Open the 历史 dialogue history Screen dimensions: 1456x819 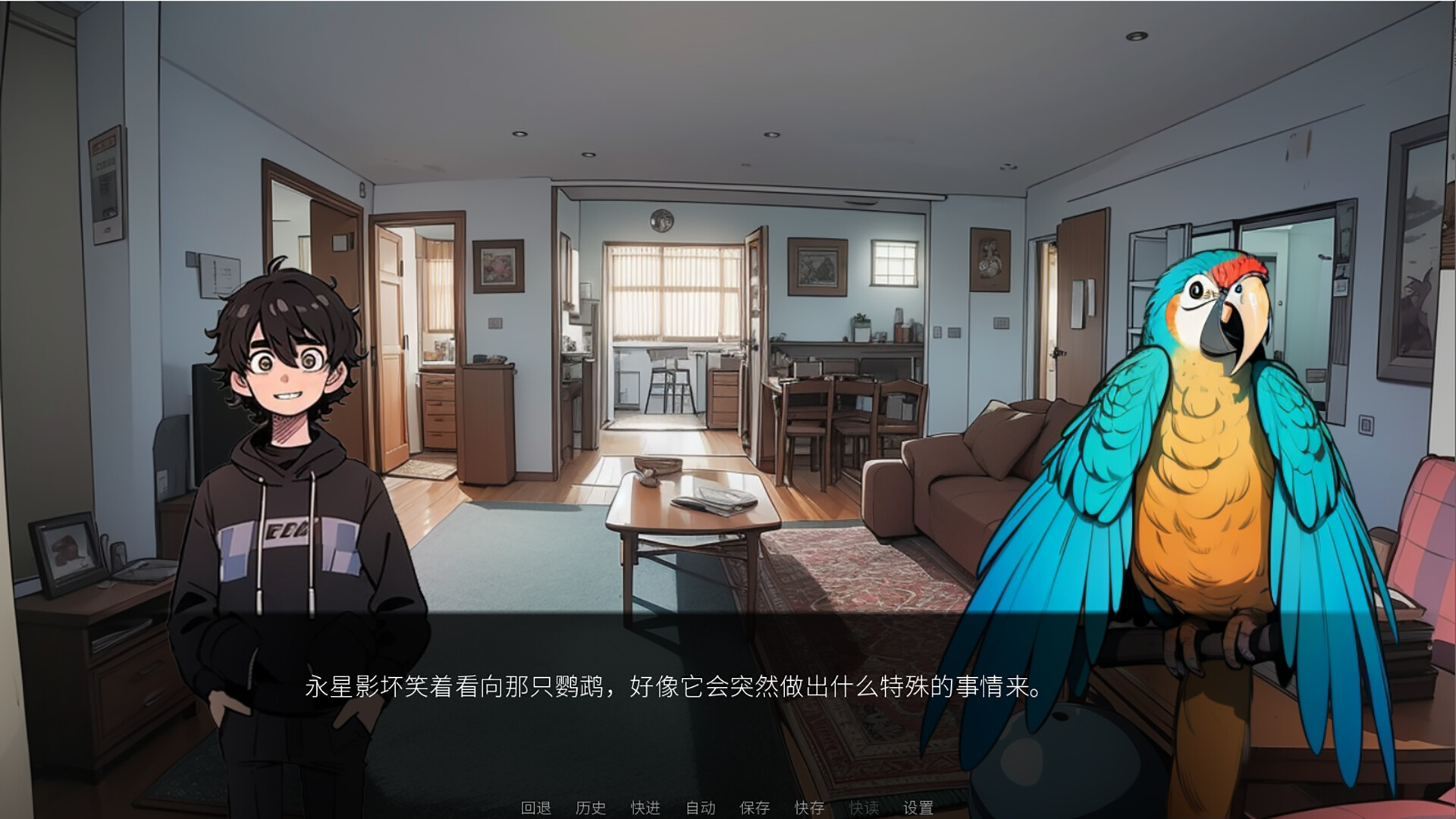[x=591, y=808]
